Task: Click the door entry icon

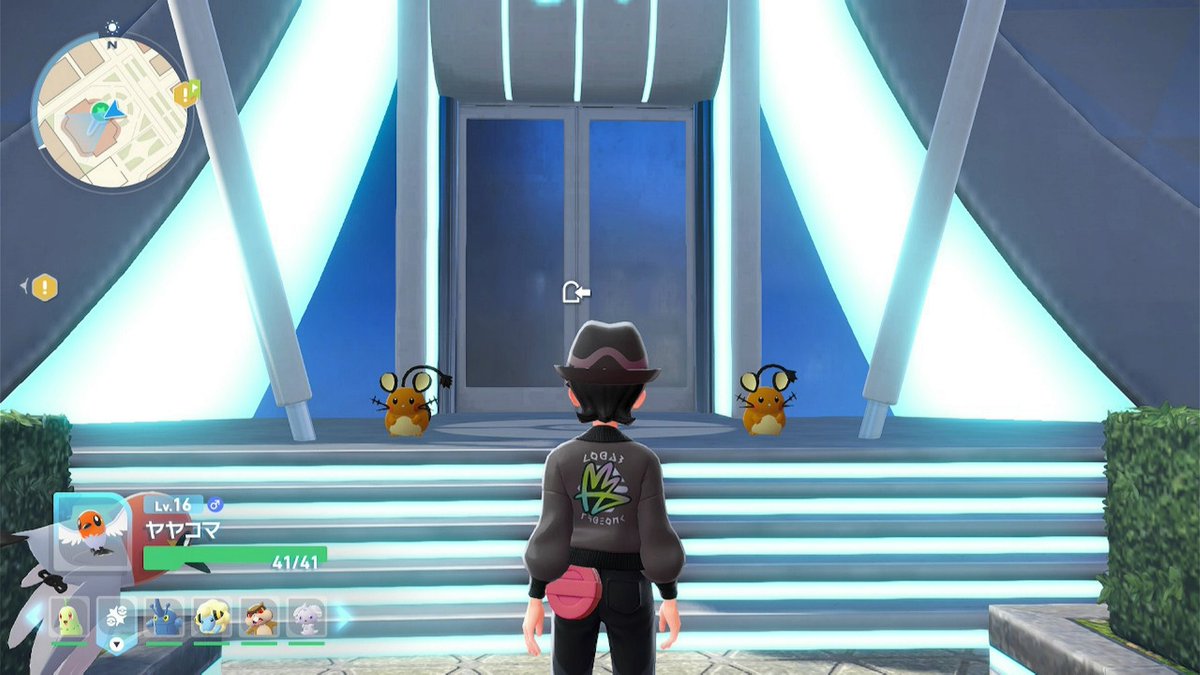Action: 576,291
